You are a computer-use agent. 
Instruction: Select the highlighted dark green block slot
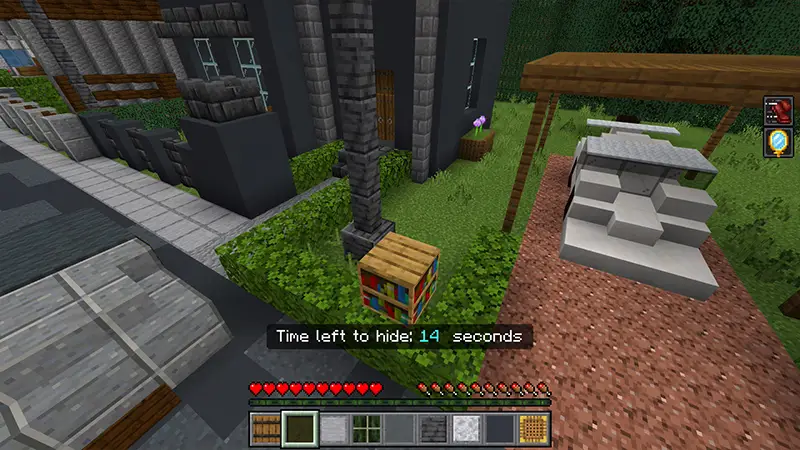point(299,429)
